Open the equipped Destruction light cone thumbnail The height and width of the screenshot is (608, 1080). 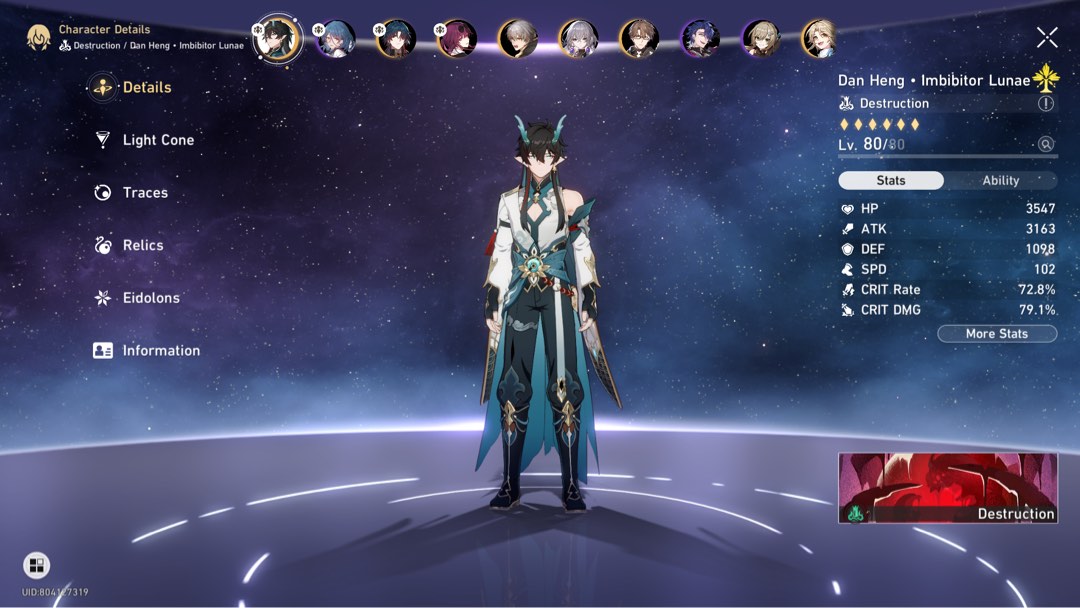point(947,488)
